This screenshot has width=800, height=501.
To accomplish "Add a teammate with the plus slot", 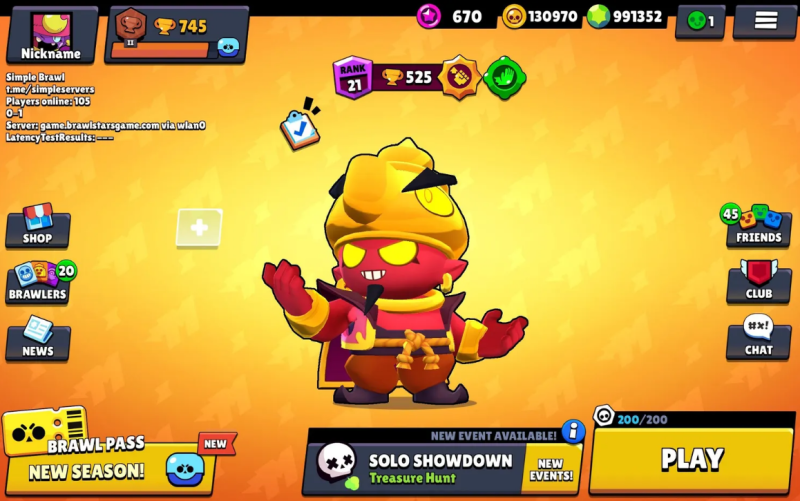I will (x=199, y=228).
